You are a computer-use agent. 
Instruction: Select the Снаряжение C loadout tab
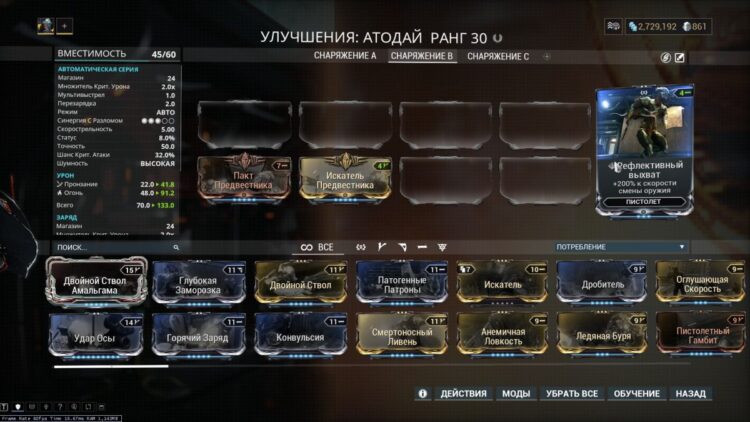(497, 56)
